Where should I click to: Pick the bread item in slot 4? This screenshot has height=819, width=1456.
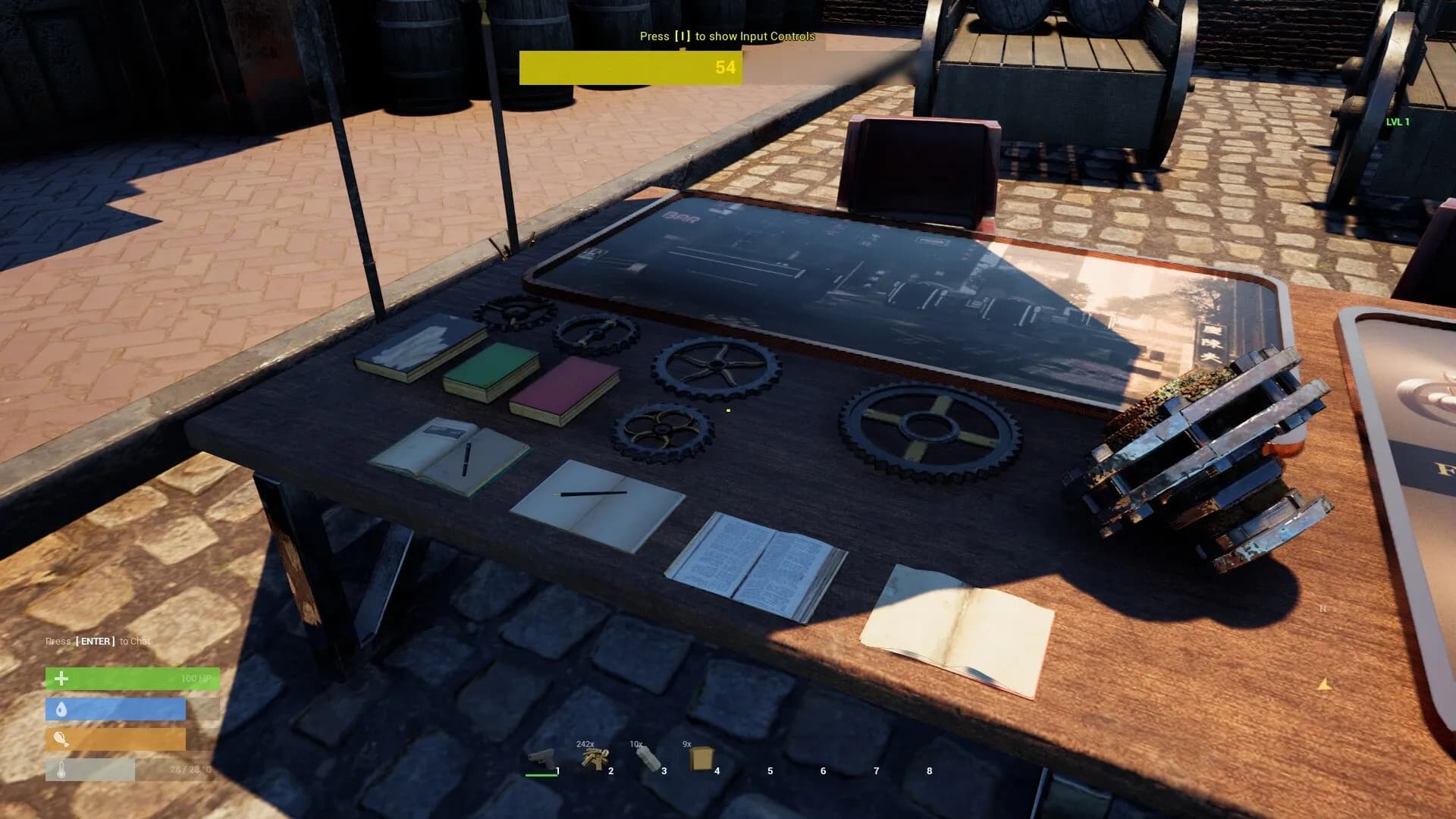pos(700,758)
